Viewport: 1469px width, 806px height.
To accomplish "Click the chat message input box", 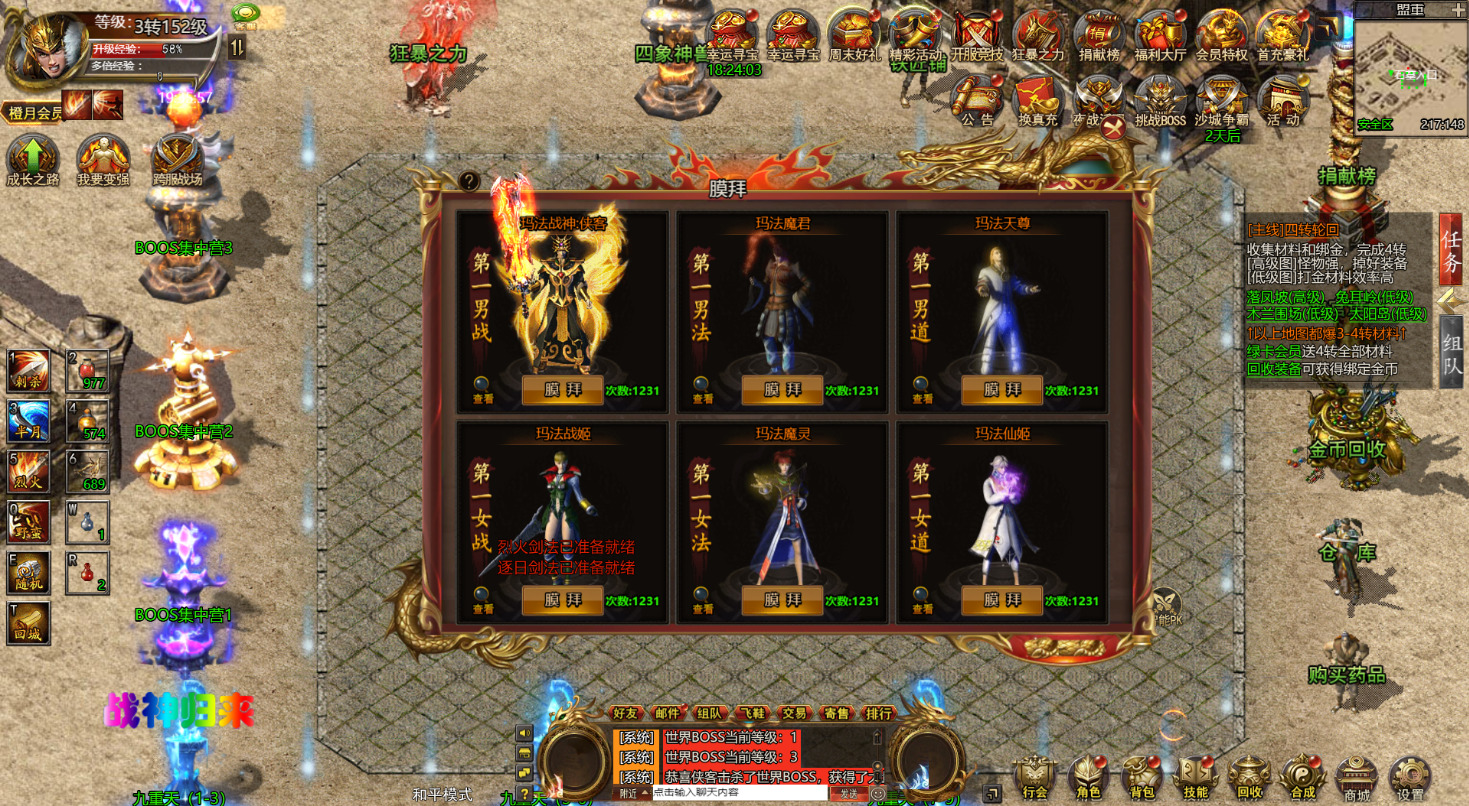I will point(739,792).
